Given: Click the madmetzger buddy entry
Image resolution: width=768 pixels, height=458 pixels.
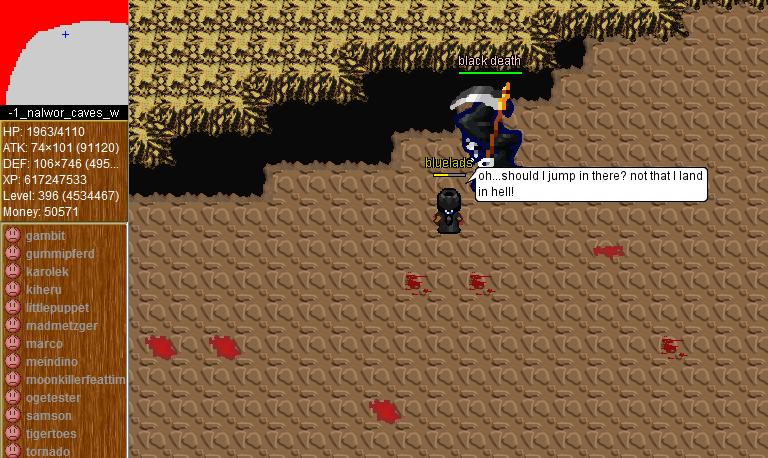Looking at the screenshot, I should (x=61, y=326).
